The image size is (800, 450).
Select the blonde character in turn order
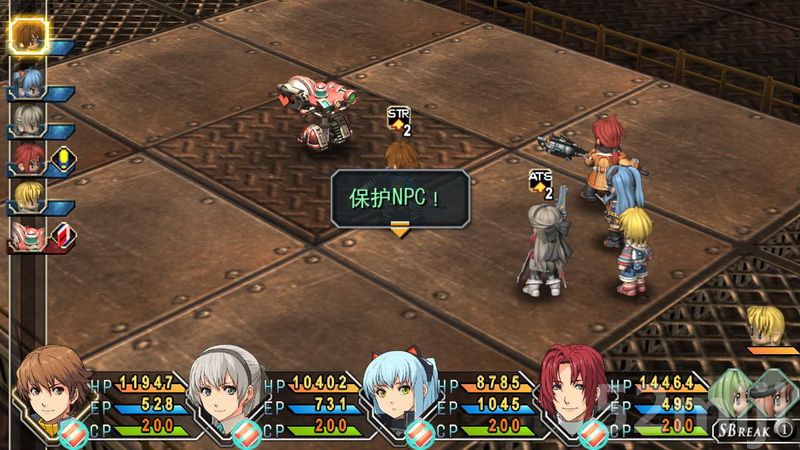pyautogui.click(x=27, y=197)
